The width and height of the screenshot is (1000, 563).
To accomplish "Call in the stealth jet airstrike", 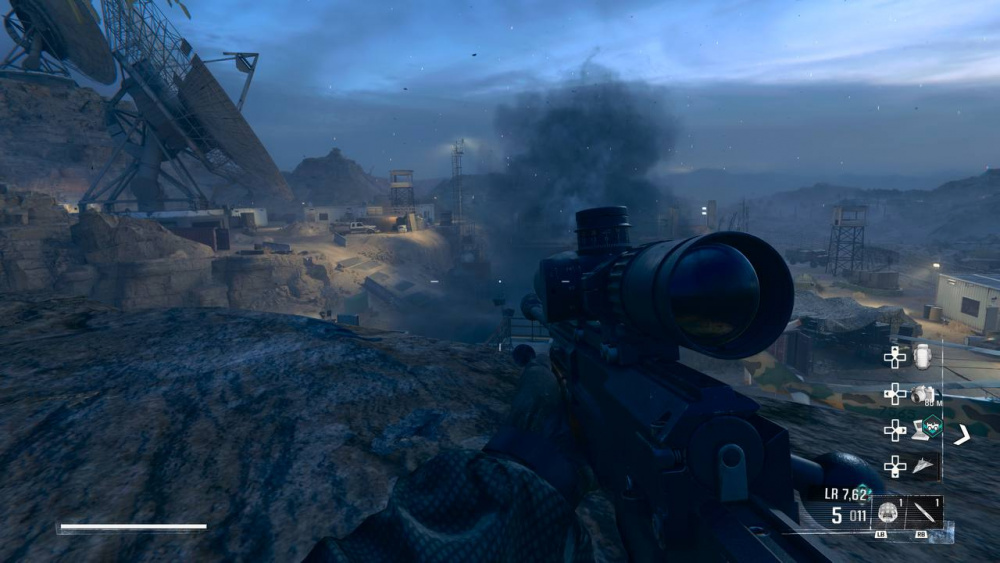I will [926, 466].
